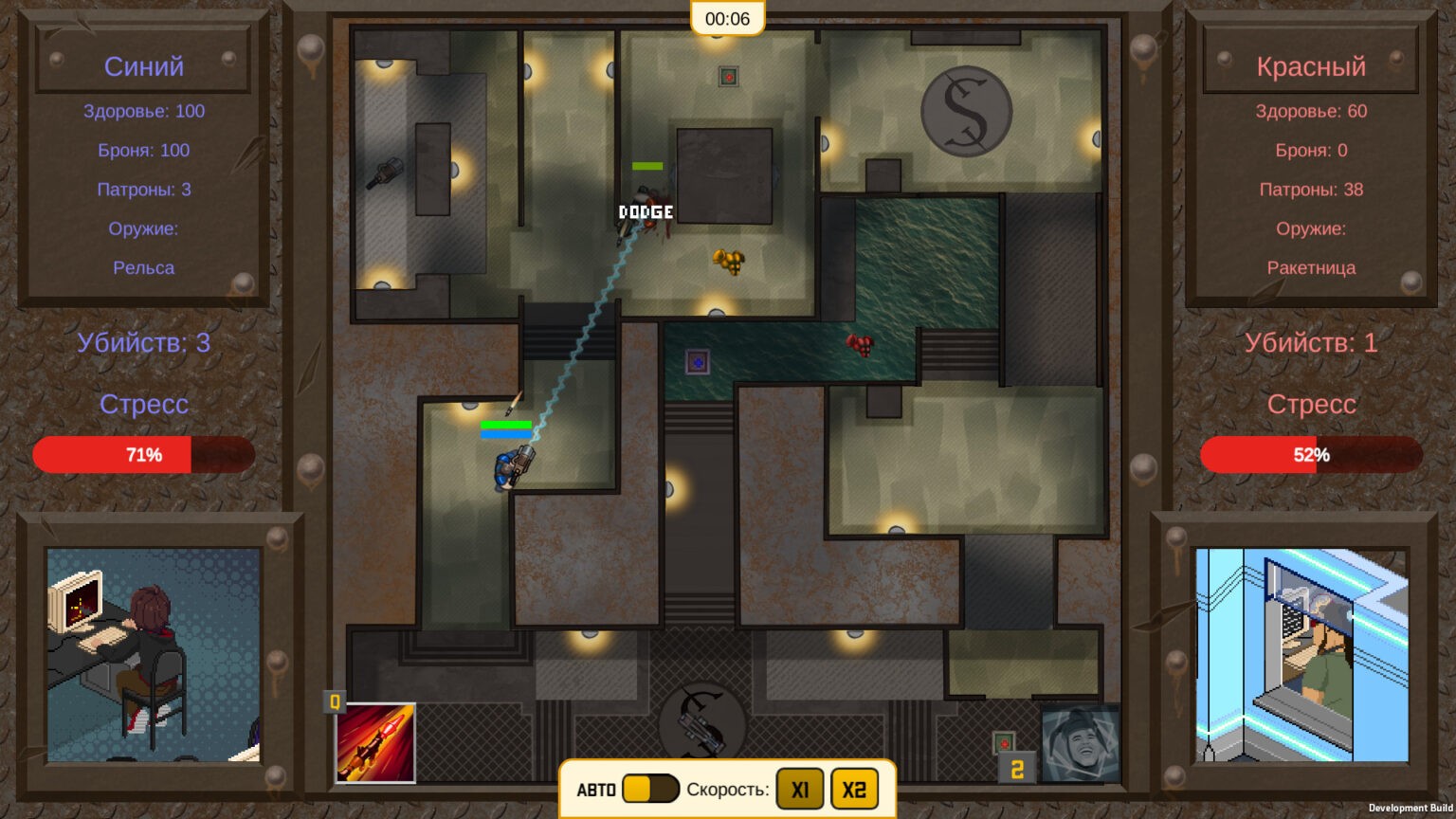This screenshot has height=819, width=1456.
Task: Activate the rocket launcher ability icon
Action: click(375, 743)
